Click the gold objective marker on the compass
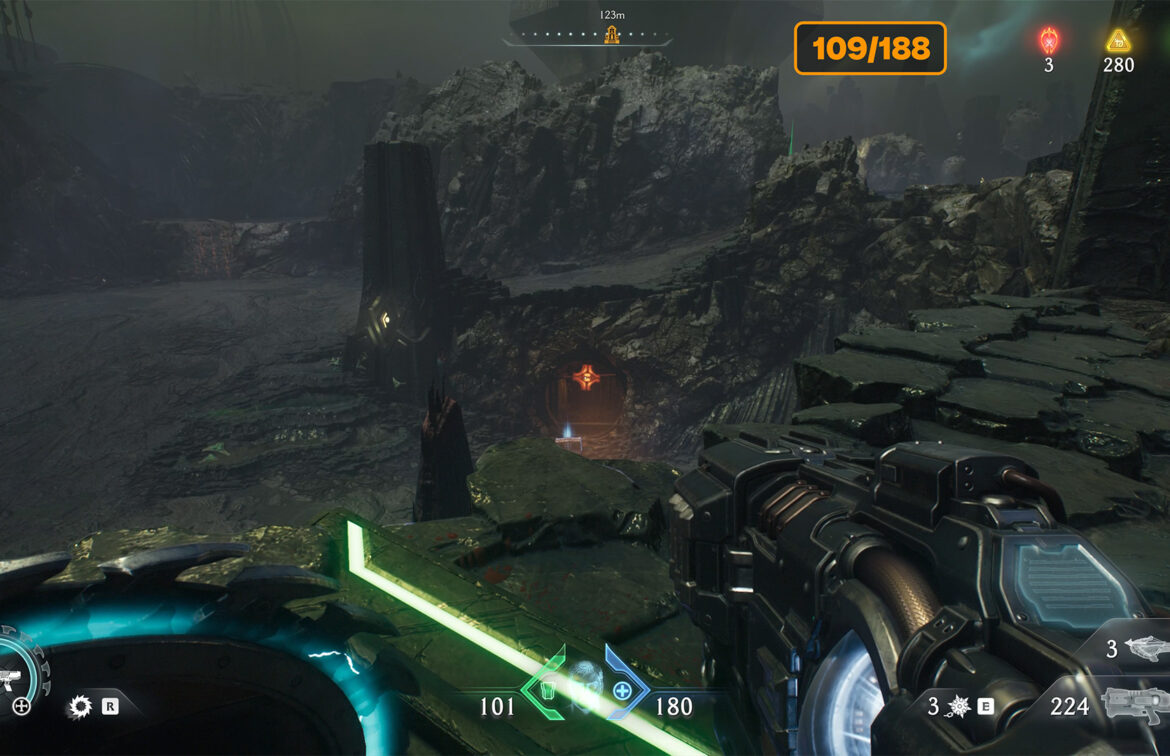Screen dimensions: 1170x756 [x=611, y=35]
